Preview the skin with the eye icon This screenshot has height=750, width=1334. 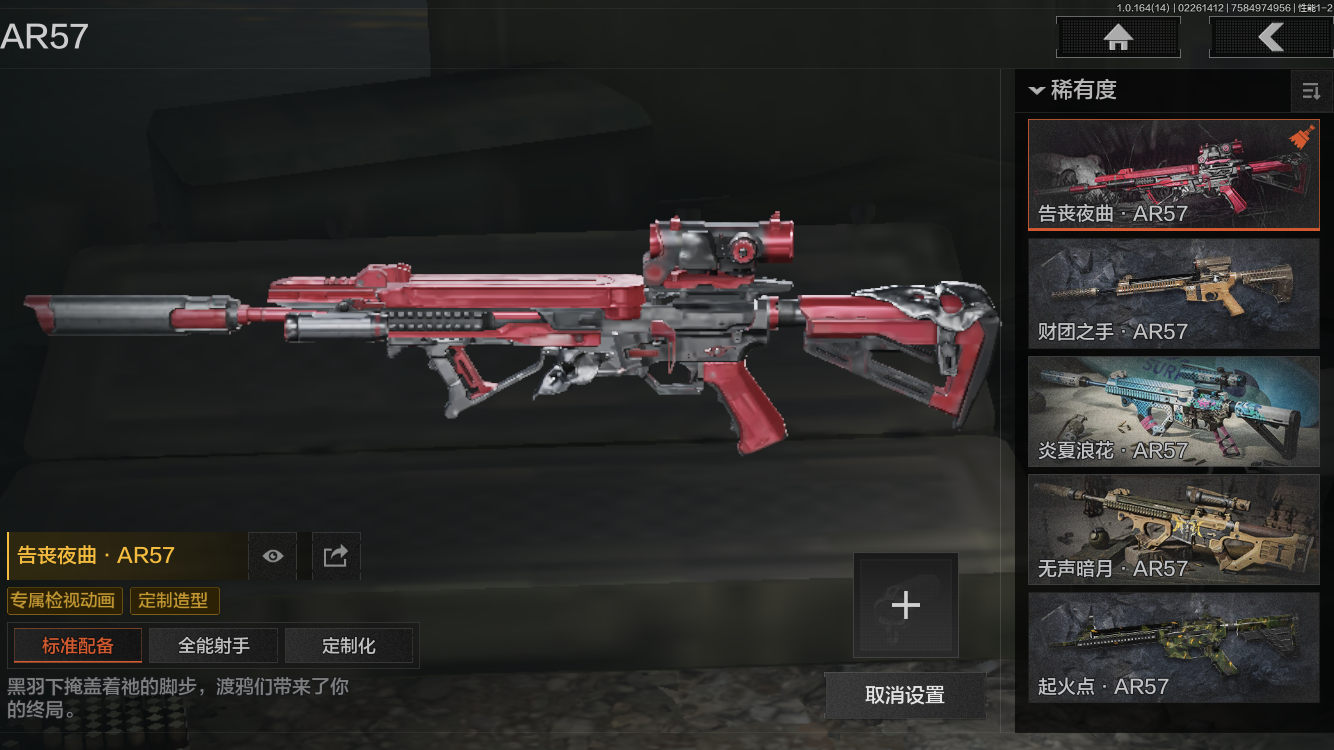[272, 556]
